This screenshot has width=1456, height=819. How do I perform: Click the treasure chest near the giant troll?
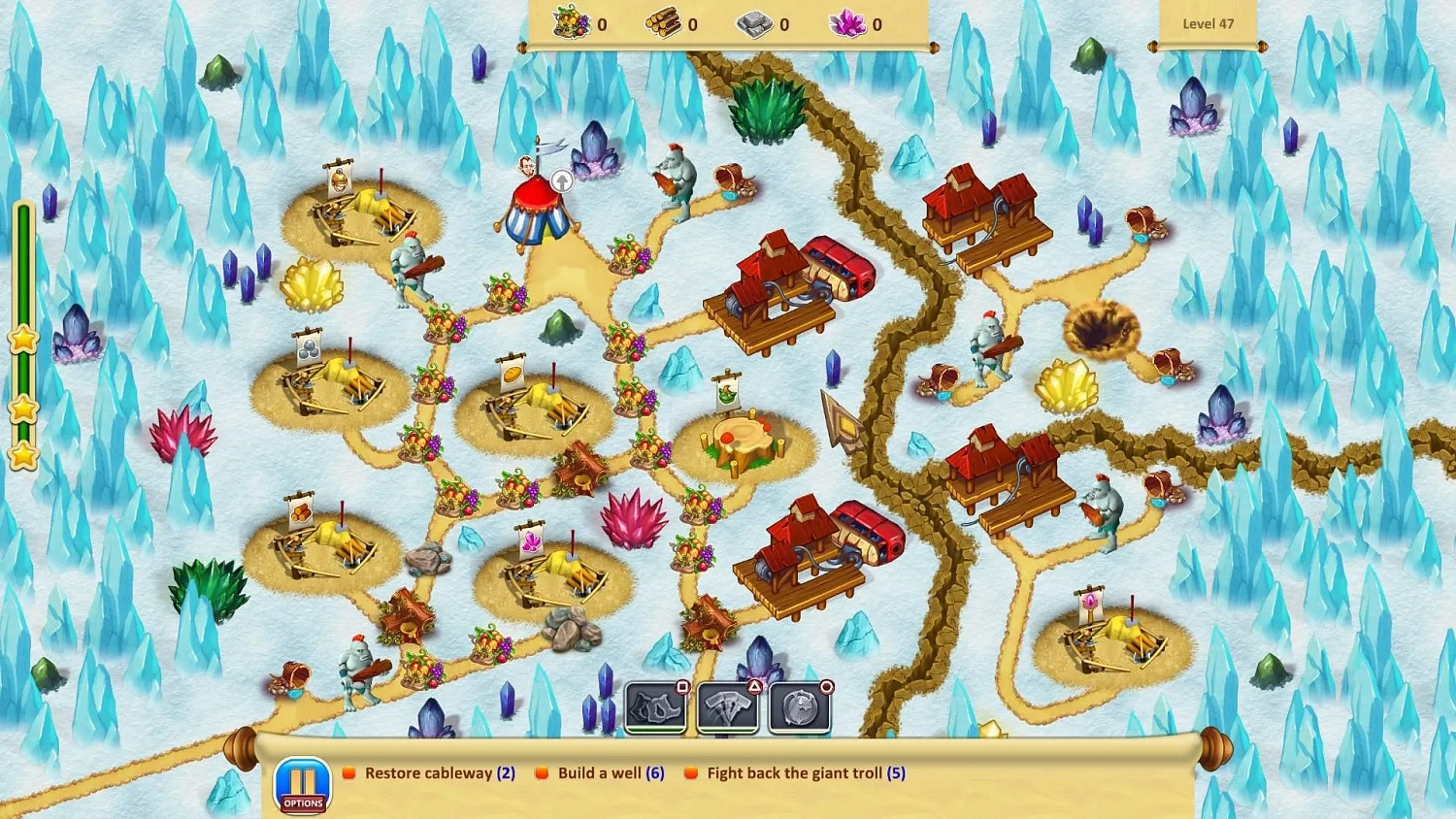coord(734,180)
